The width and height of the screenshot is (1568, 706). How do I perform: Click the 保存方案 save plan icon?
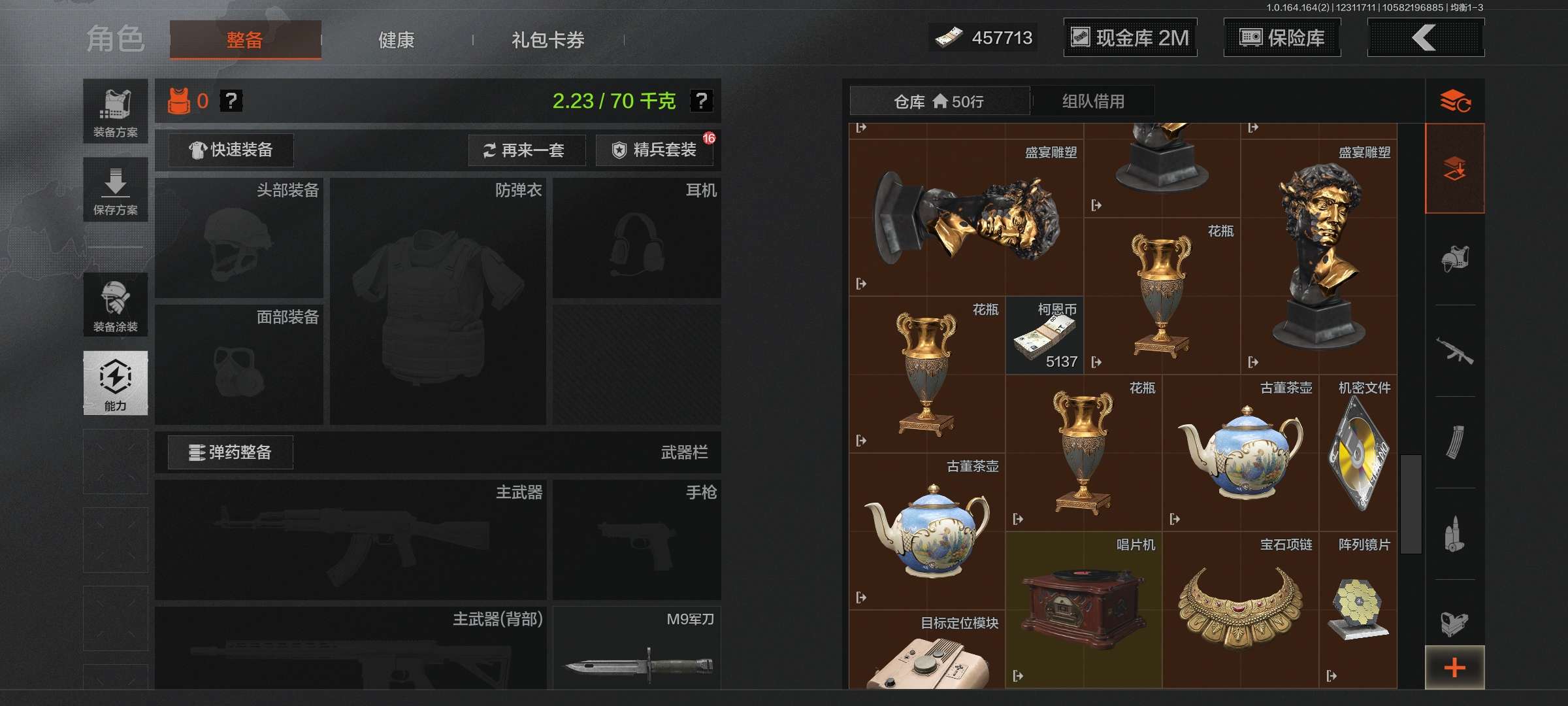pyautogui.click(x=115, y=190)
